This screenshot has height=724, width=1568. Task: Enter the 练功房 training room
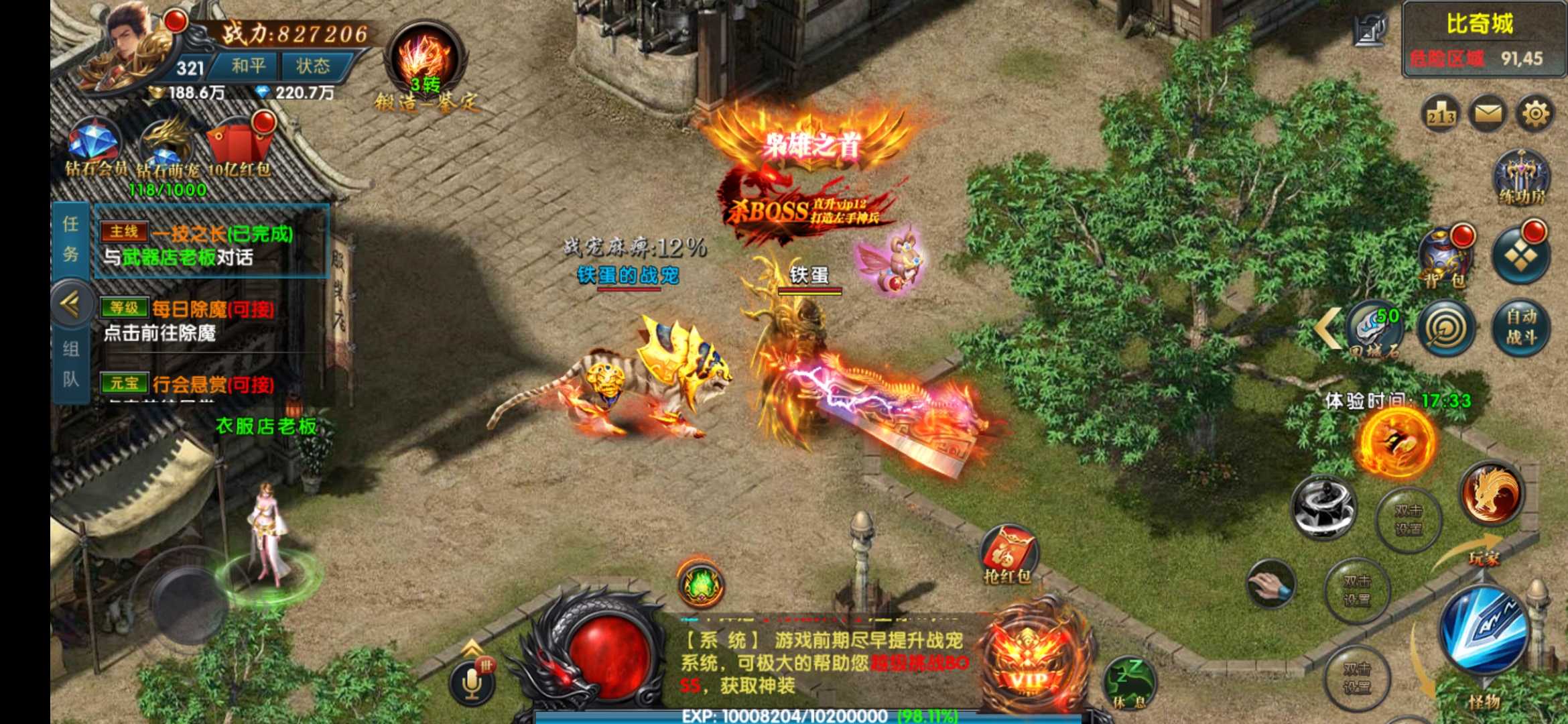[1521, 178]
